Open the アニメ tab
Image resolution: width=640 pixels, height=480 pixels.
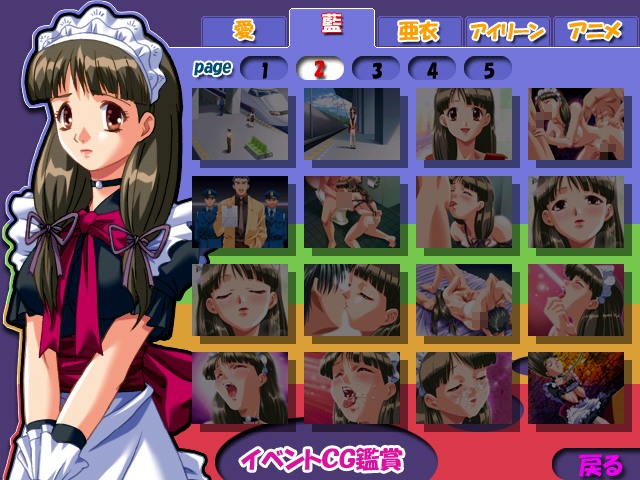pos(594,30)
